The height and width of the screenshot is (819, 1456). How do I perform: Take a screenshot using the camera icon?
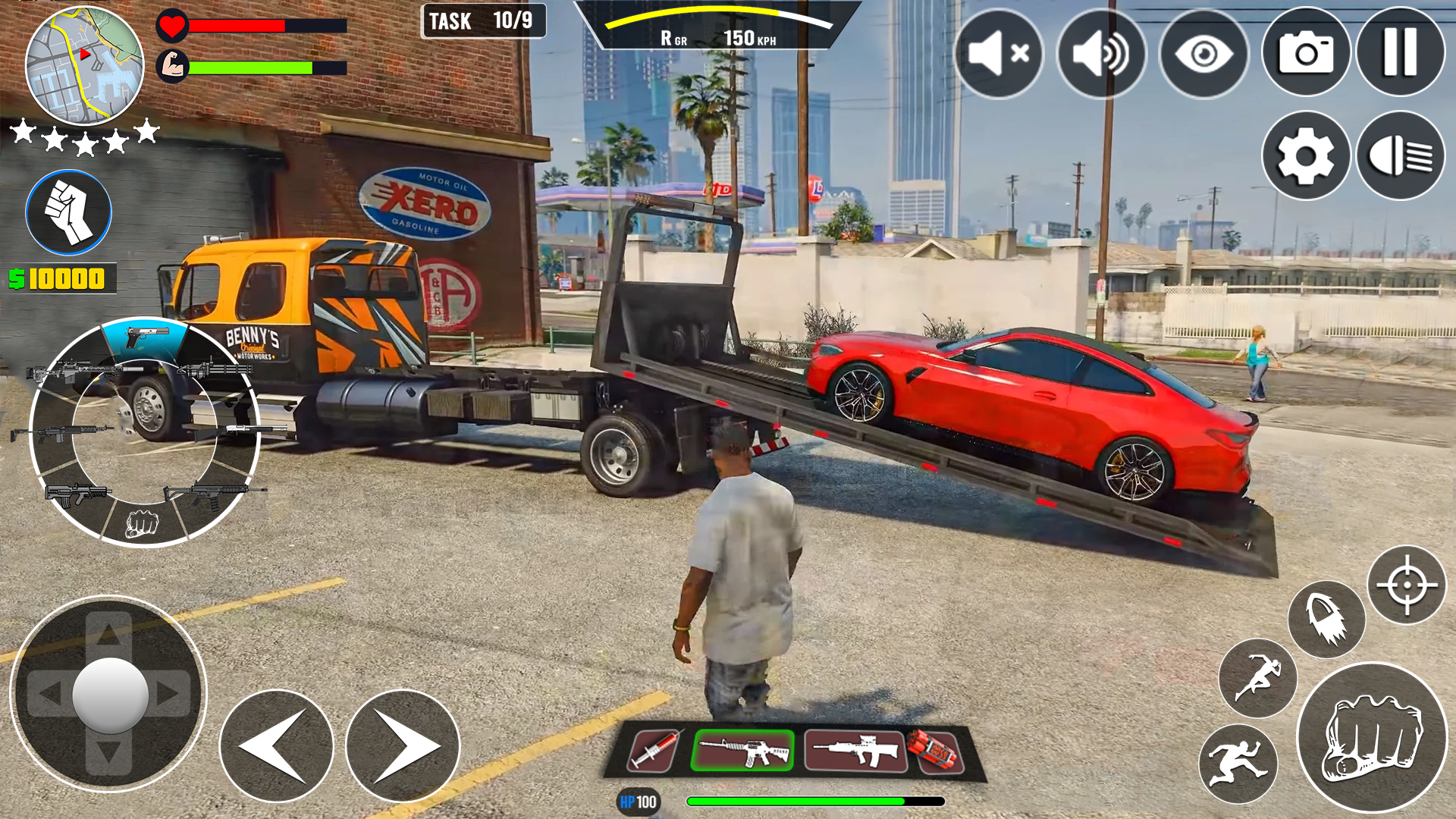[1304, 53]
